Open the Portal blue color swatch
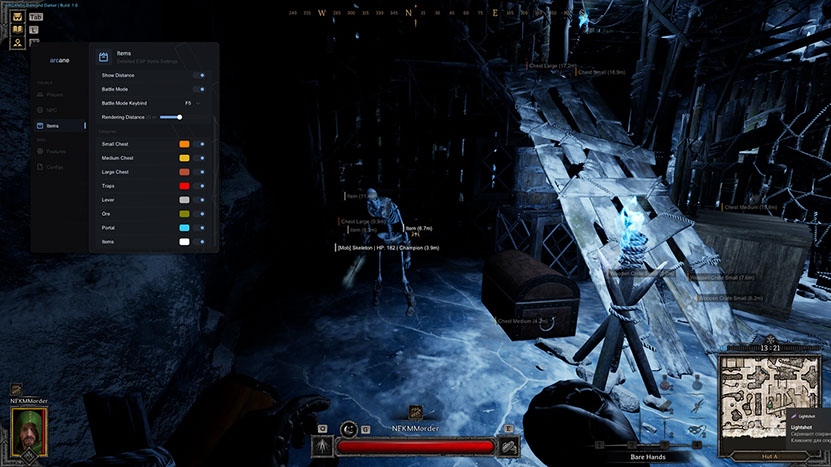Screen dimensions: 831x467 pos(184,228)
